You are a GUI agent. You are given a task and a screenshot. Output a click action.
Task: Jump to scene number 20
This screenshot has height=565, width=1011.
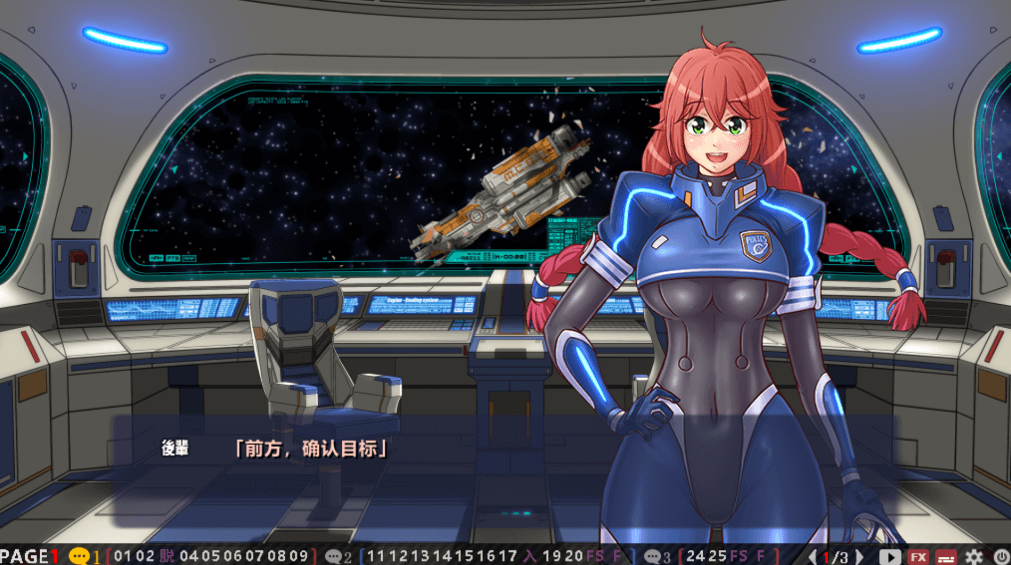(x=574, y=556)
